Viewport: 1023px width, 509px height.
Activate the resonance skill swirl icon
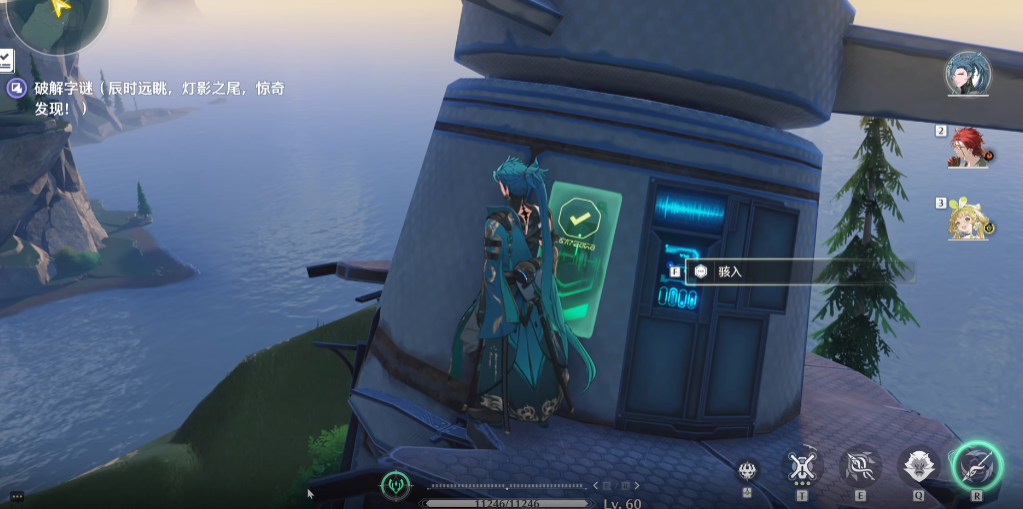point(860,465)
